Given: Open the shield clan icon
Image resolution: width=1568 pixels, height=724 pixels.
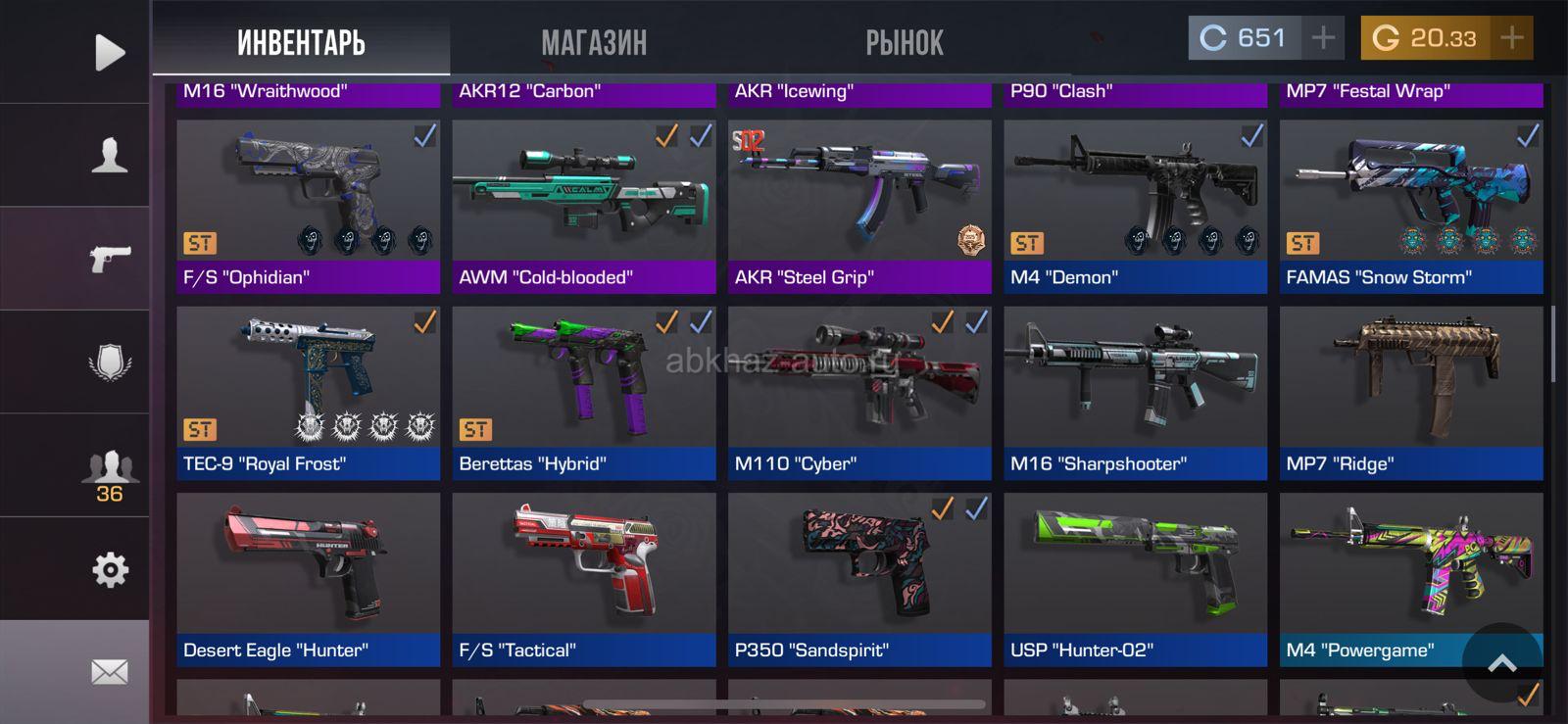Looking at the screenshot, I should tap(109, 362).
